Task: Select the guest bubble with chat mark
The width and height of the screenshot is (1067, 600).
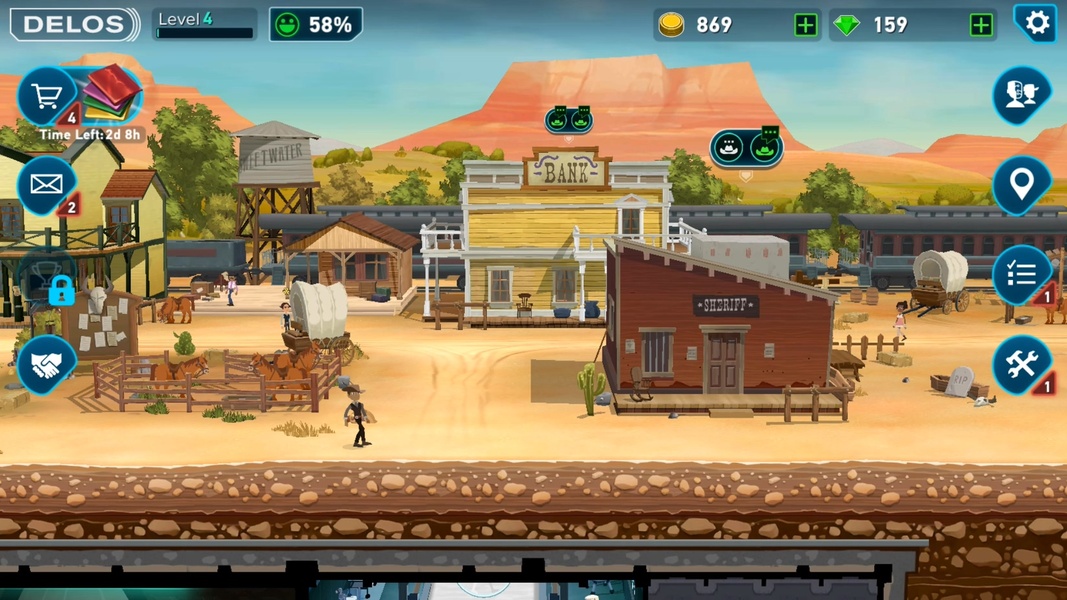Action: [x=746, y=148]
